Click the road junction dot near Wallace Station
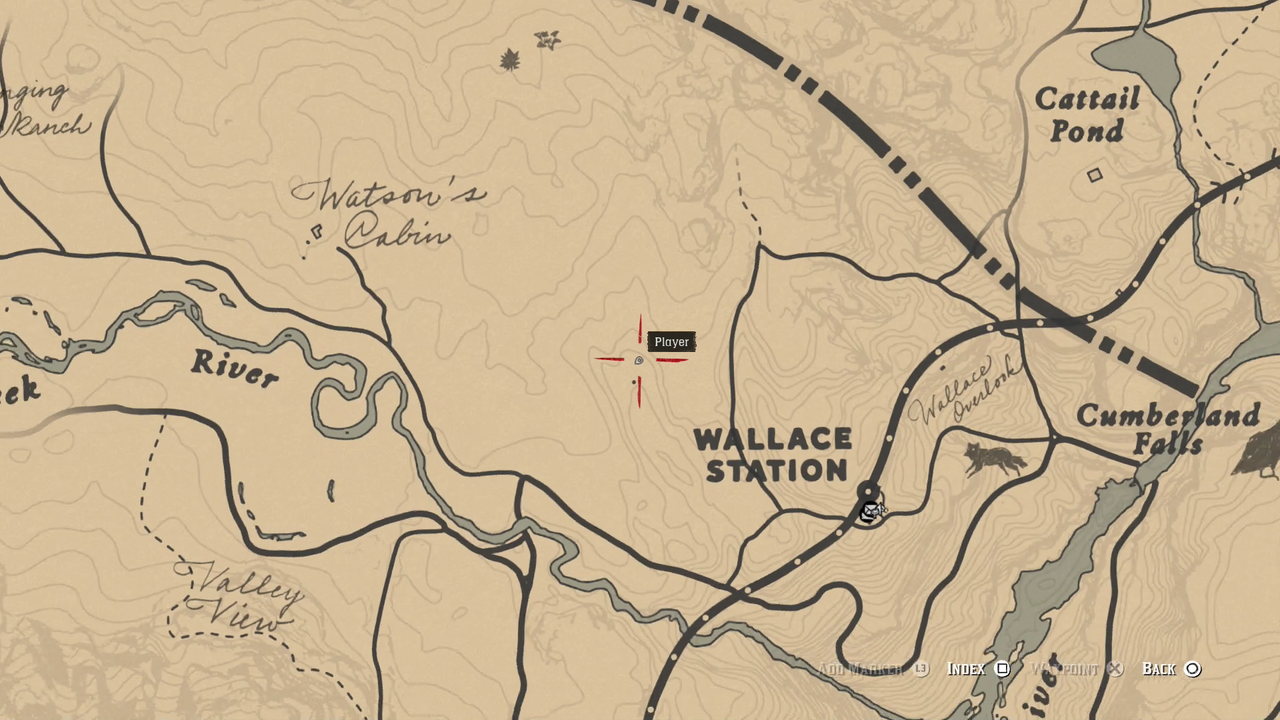 pos(866,491)
